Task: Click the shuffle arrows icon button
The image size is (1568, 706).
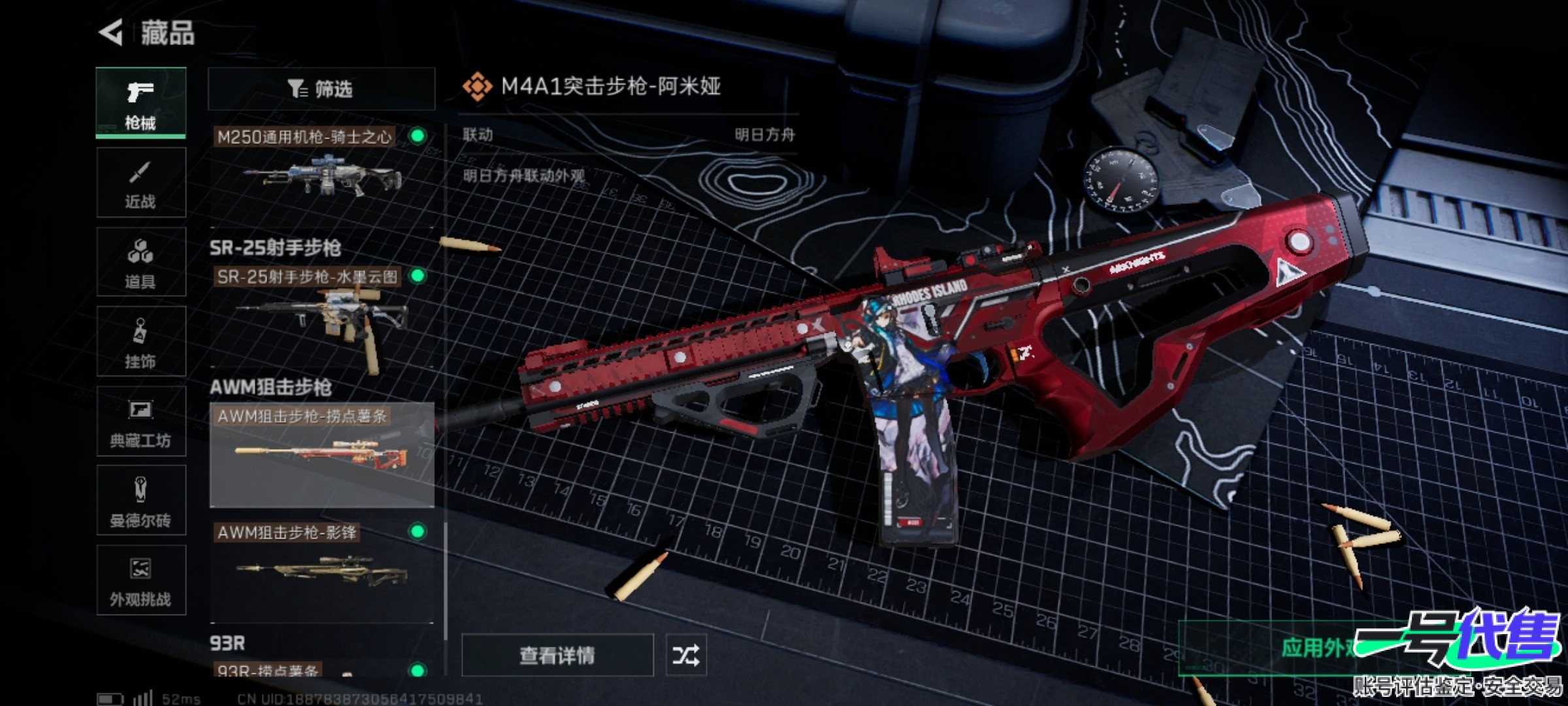Action: [685, 655]
